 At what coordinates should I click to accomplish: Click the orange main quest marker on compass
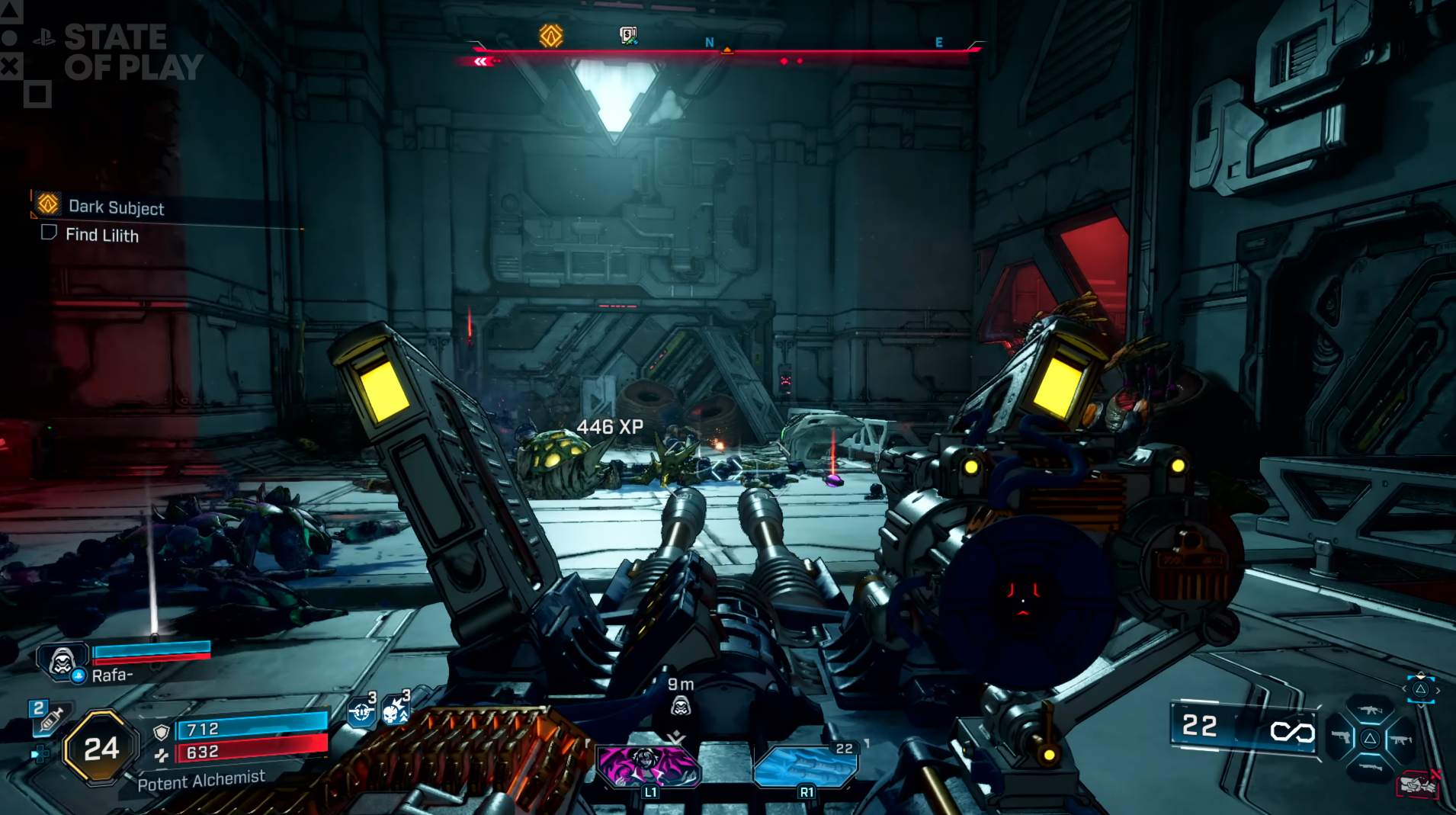point(551,35)
